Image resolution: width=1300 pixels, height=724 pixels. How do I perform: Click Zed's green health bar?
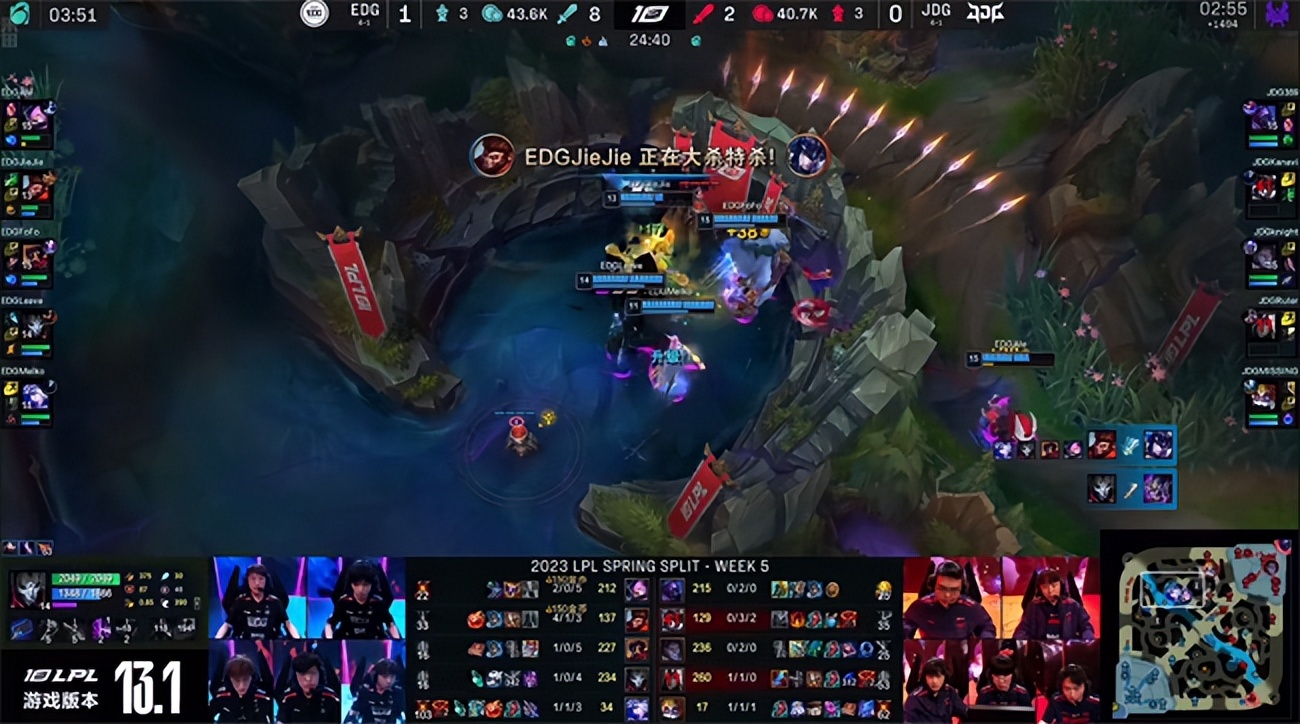coord(85,577)
